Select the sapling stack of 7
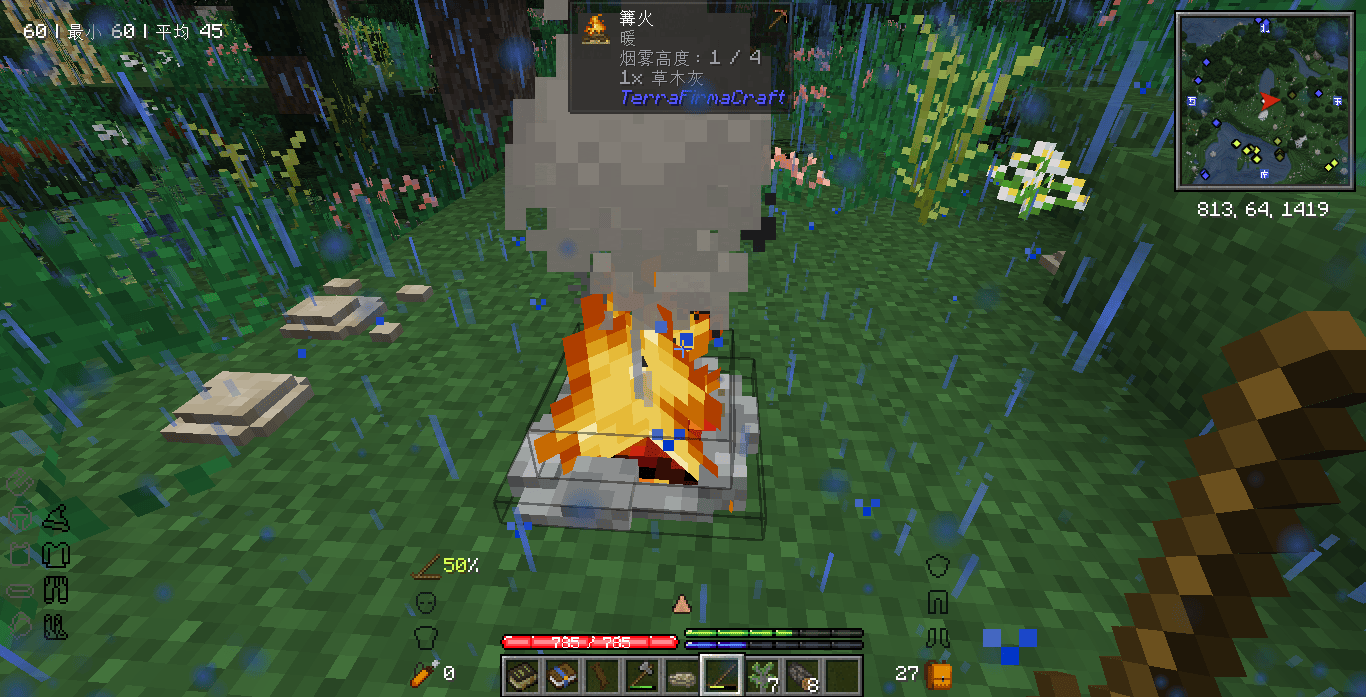 (x=762, y=675)
